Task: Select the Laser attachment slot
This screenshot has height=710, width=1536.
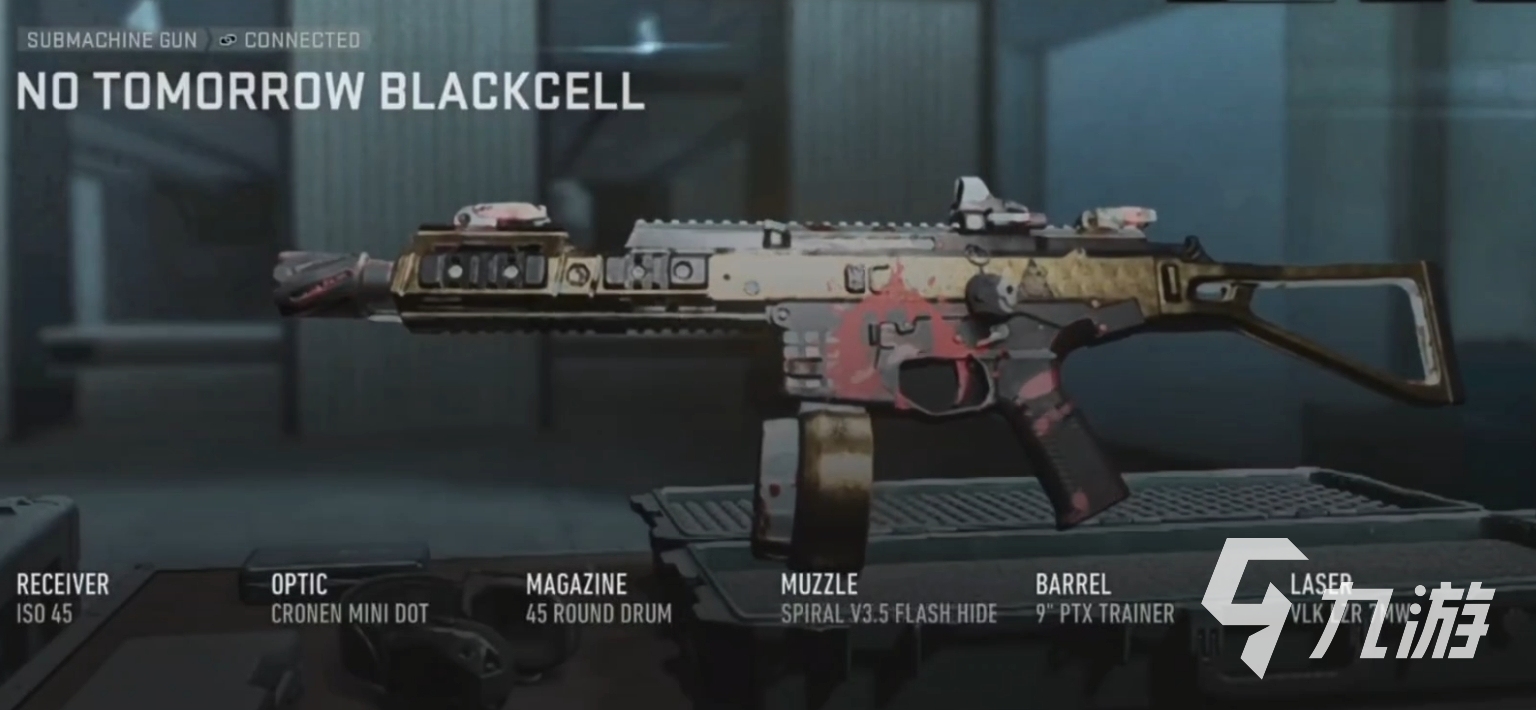Action: (x=1345, y=598)
